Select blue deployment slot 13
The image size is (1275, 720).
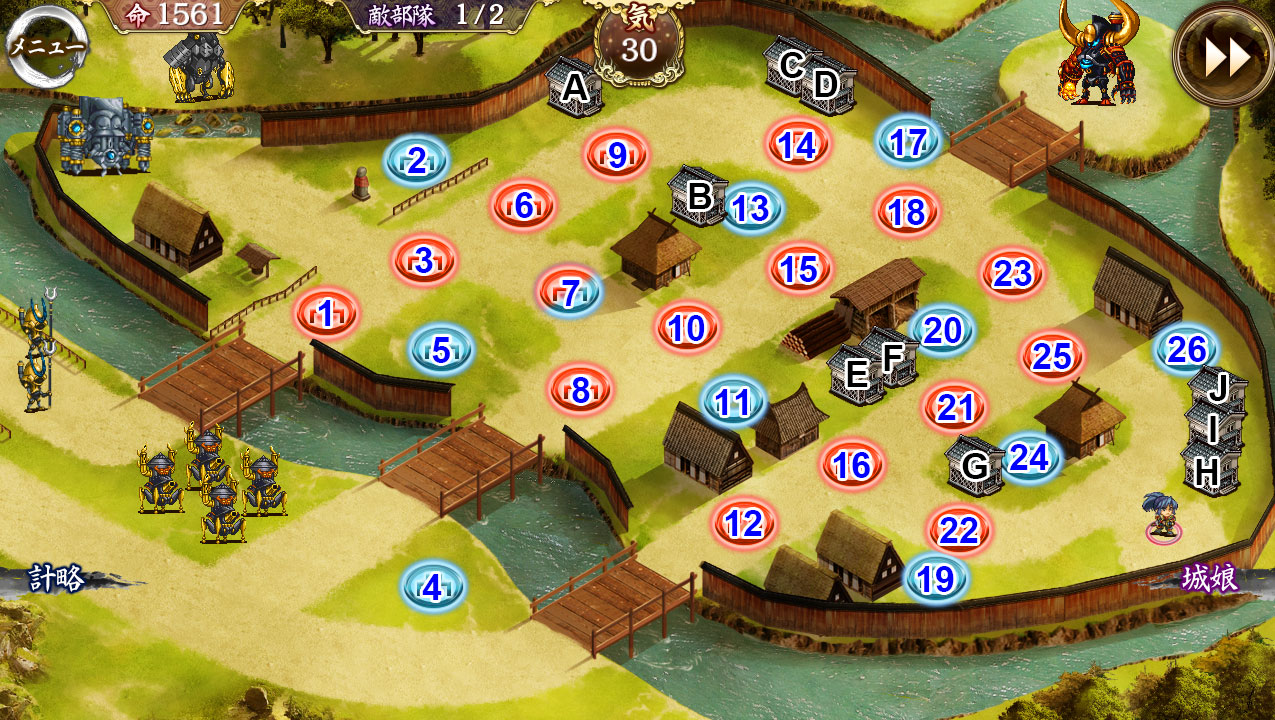click(x=749, y=208)
